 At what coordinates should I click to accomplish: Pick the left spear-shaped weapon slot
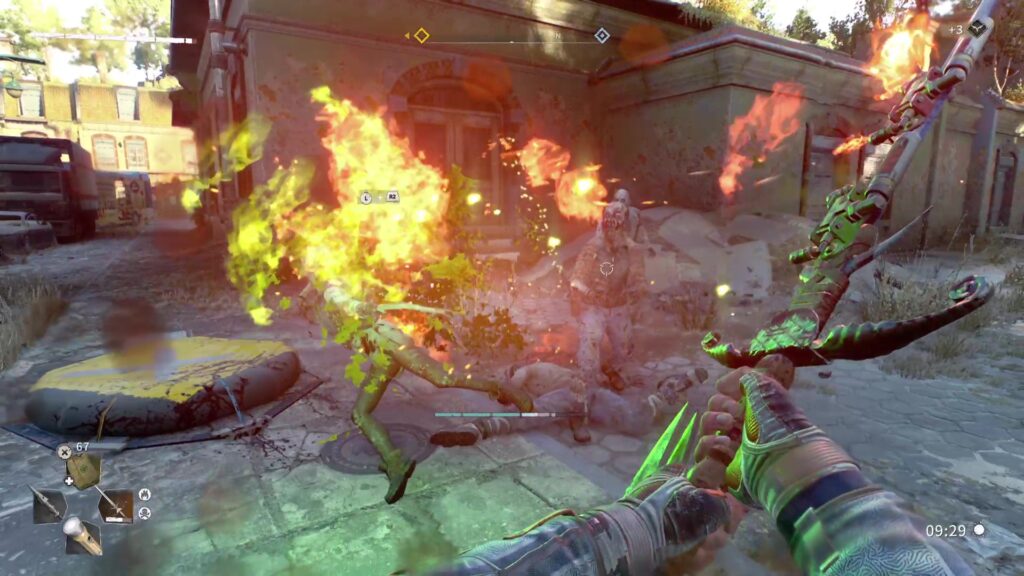pyautogui.click(x=49, y=504)
